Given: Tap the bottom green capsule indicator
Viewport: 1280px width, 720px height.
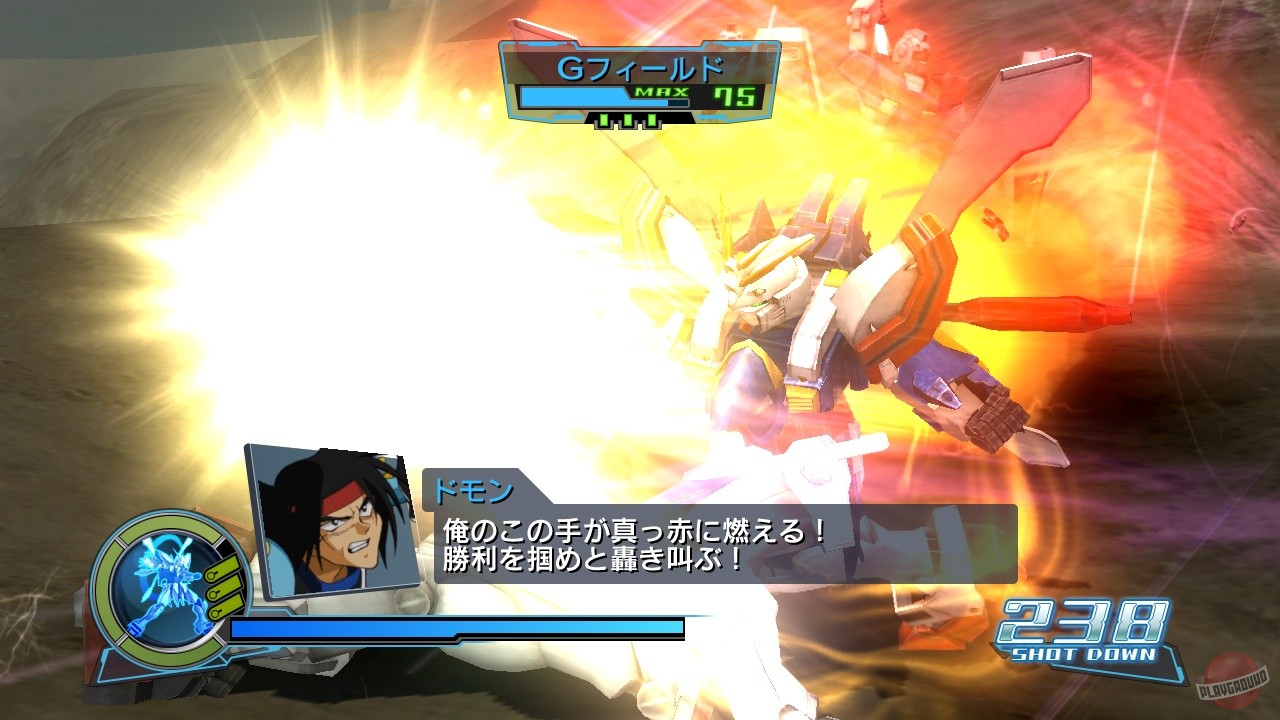Looking at the screenshot, I should click(227, 610).
